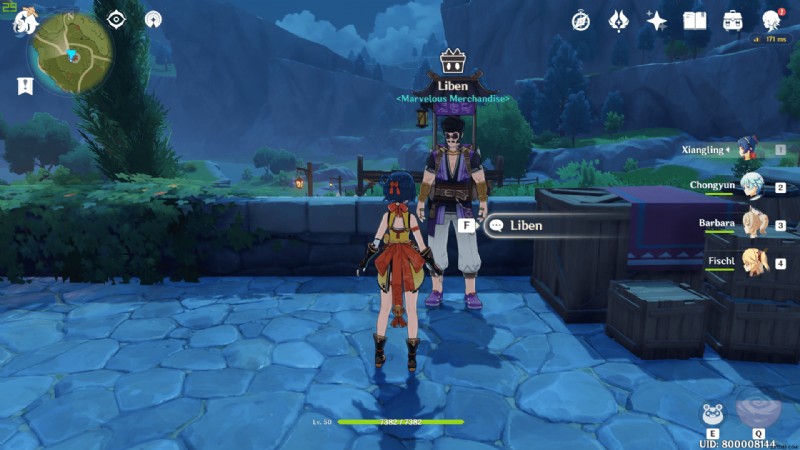Viewport: 800px width, 450px height.
Task: Open the circular minimap
Action: coord(71,53)
